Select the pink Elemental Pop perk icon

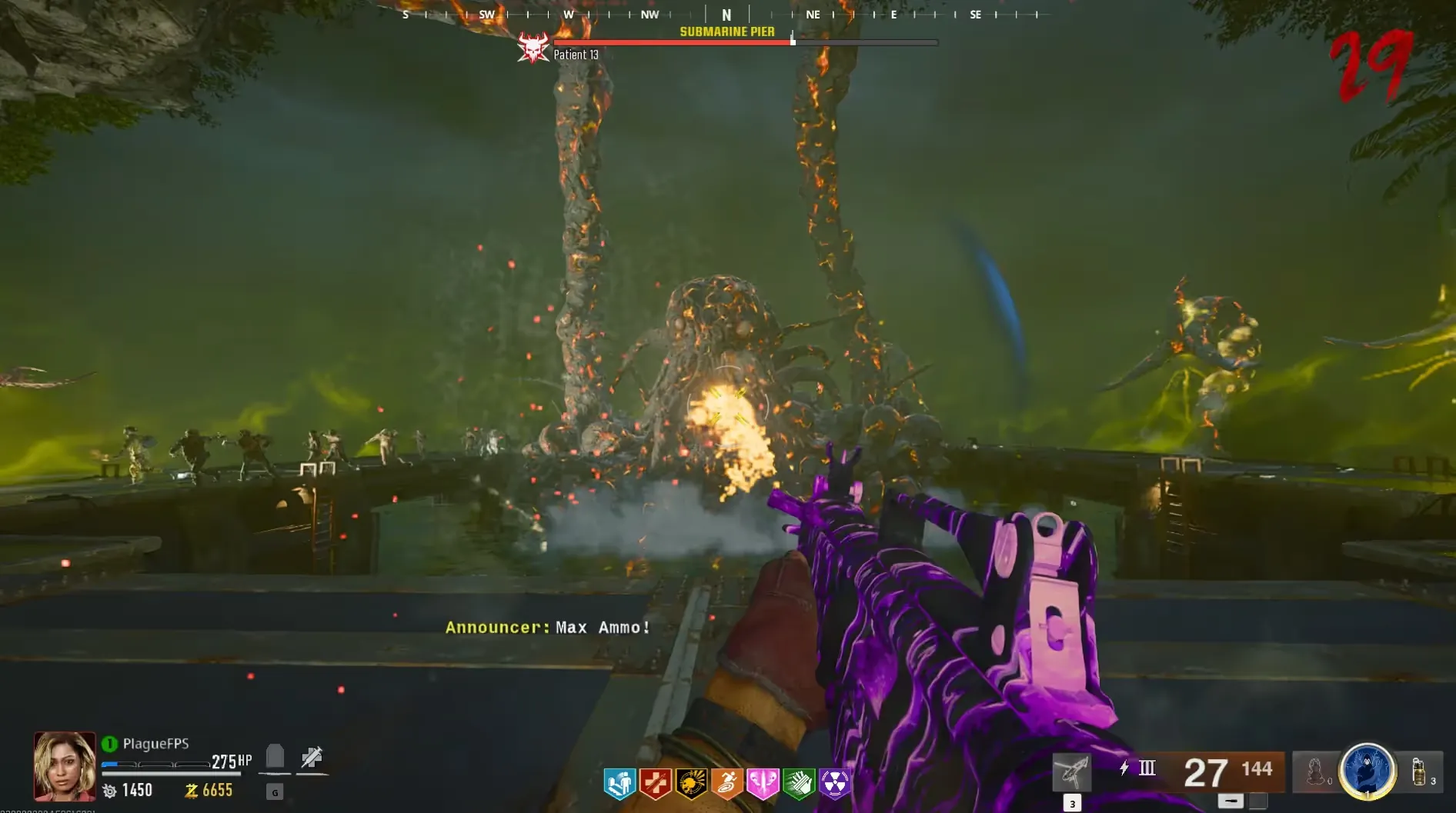tap(763, 784)
